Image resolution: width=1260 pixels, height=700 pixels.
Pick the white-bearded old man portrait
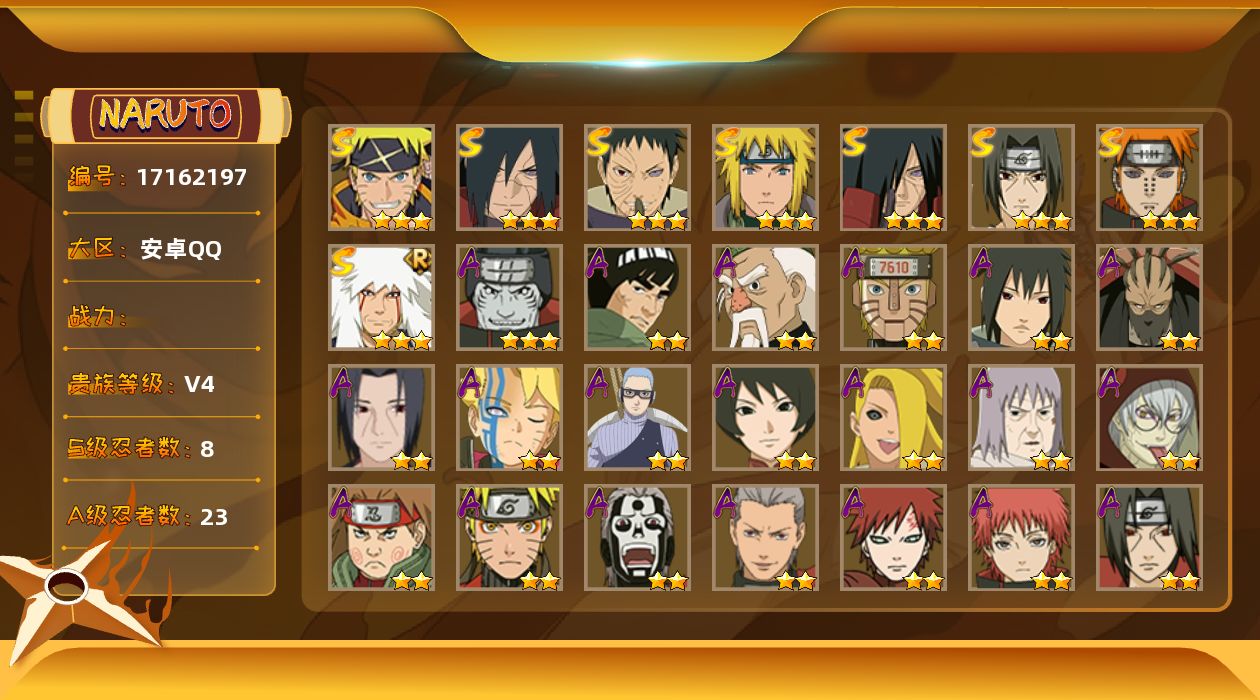click(765, 297)
